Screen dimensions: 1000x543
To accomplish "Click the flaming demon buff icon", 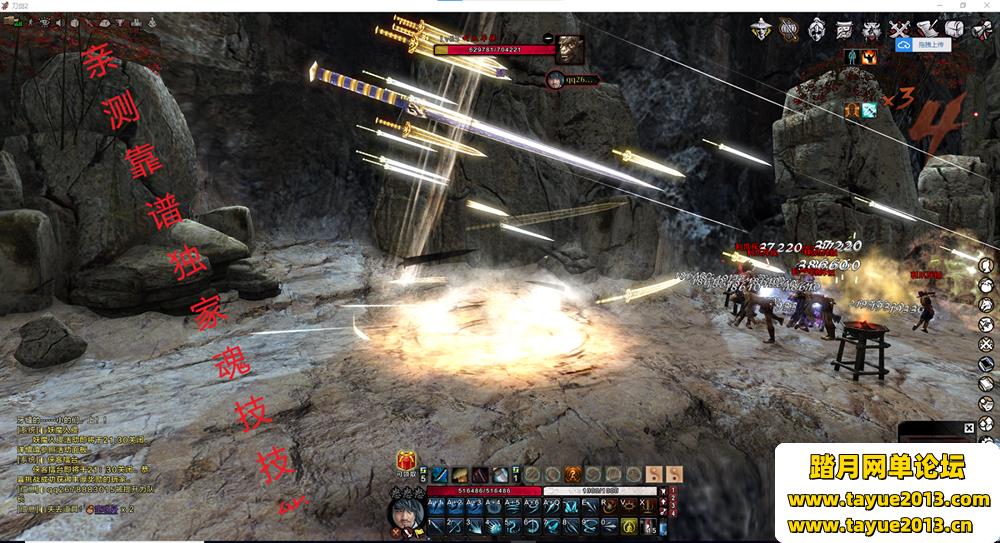I will coord(869,57).
